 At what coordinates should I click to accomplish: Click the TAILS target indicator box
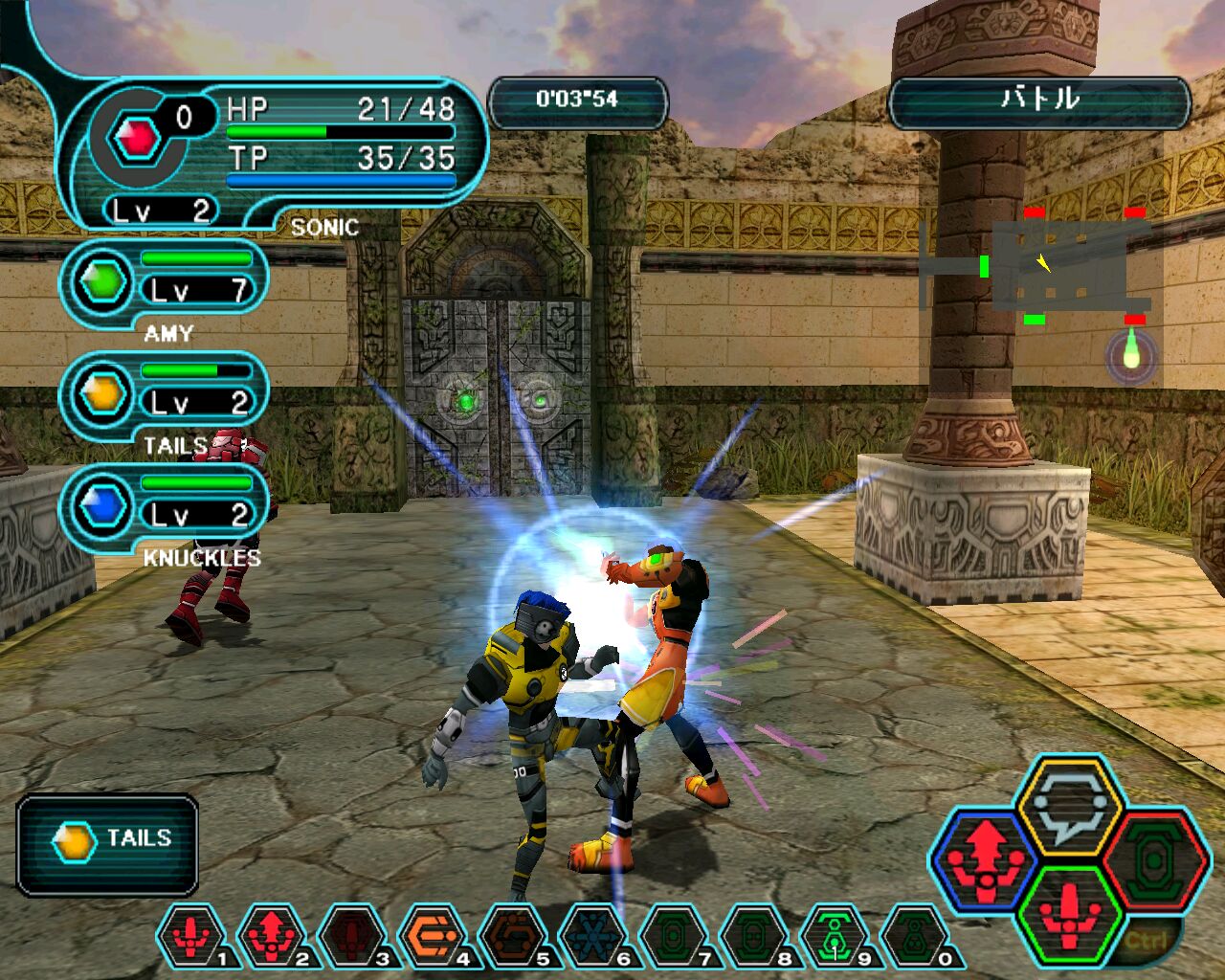click(107, 844)
